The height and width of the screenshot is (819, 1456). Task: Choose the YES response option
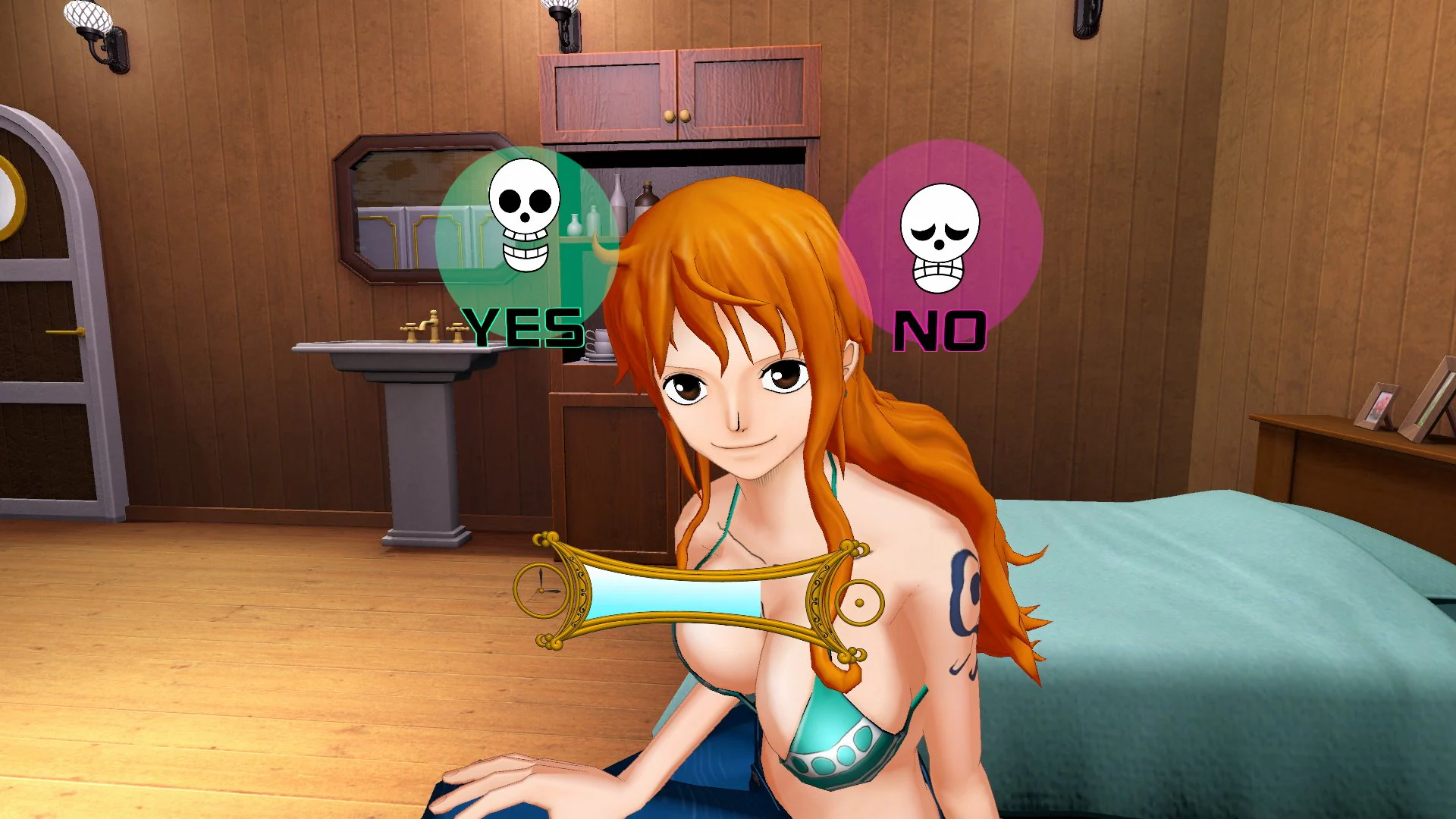[523, 328]
